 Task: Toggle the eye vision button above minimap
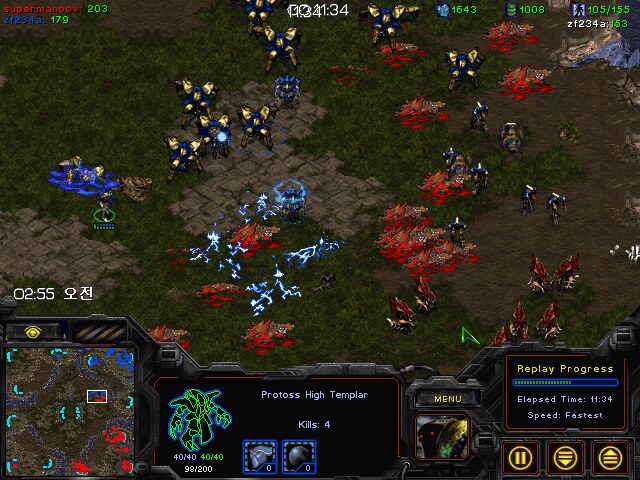[x=32, y=331]
